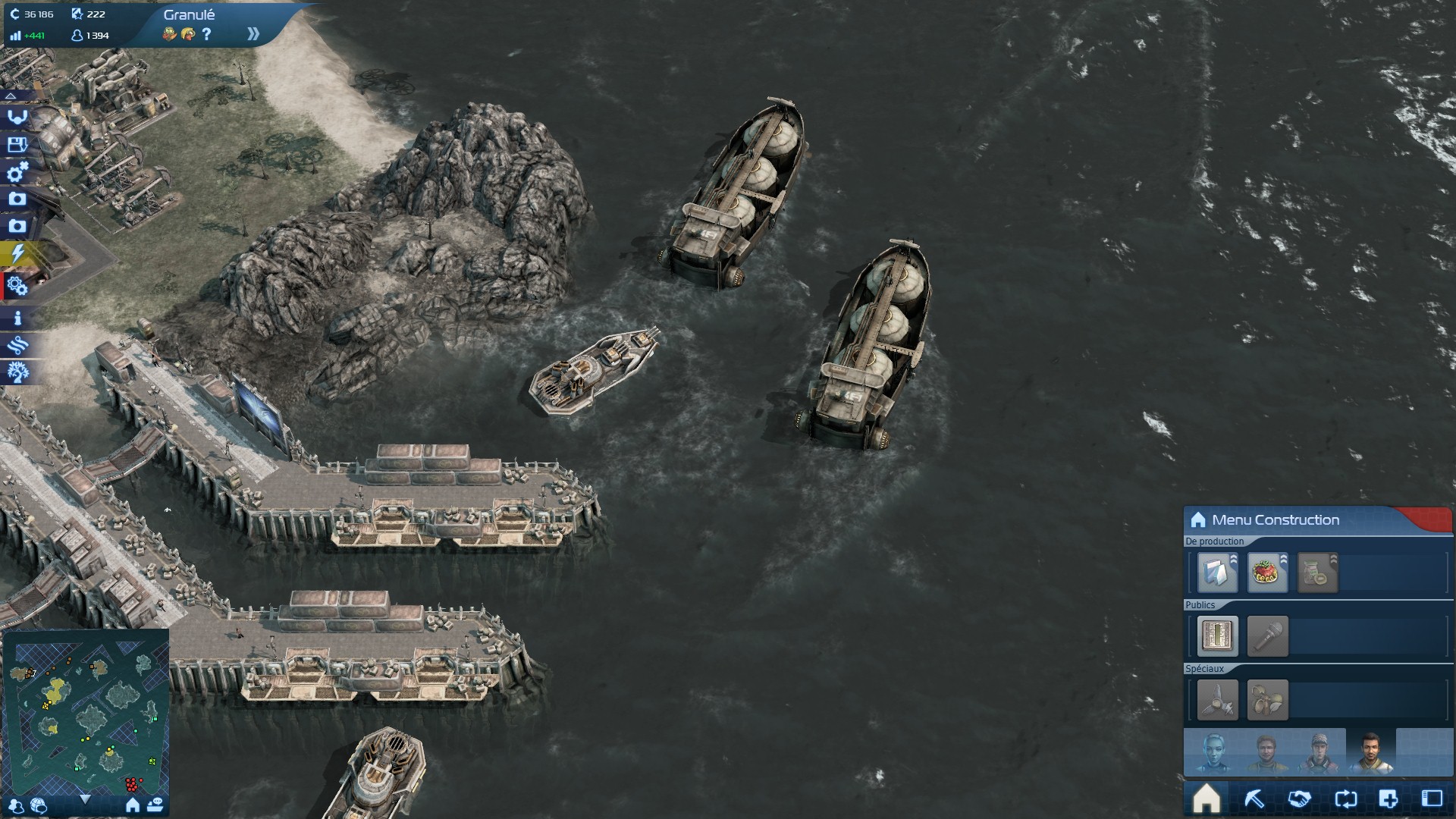Open the looping arrows trade routes menu
This screenshot has height=819, width=1456.
click(1345, 799)
